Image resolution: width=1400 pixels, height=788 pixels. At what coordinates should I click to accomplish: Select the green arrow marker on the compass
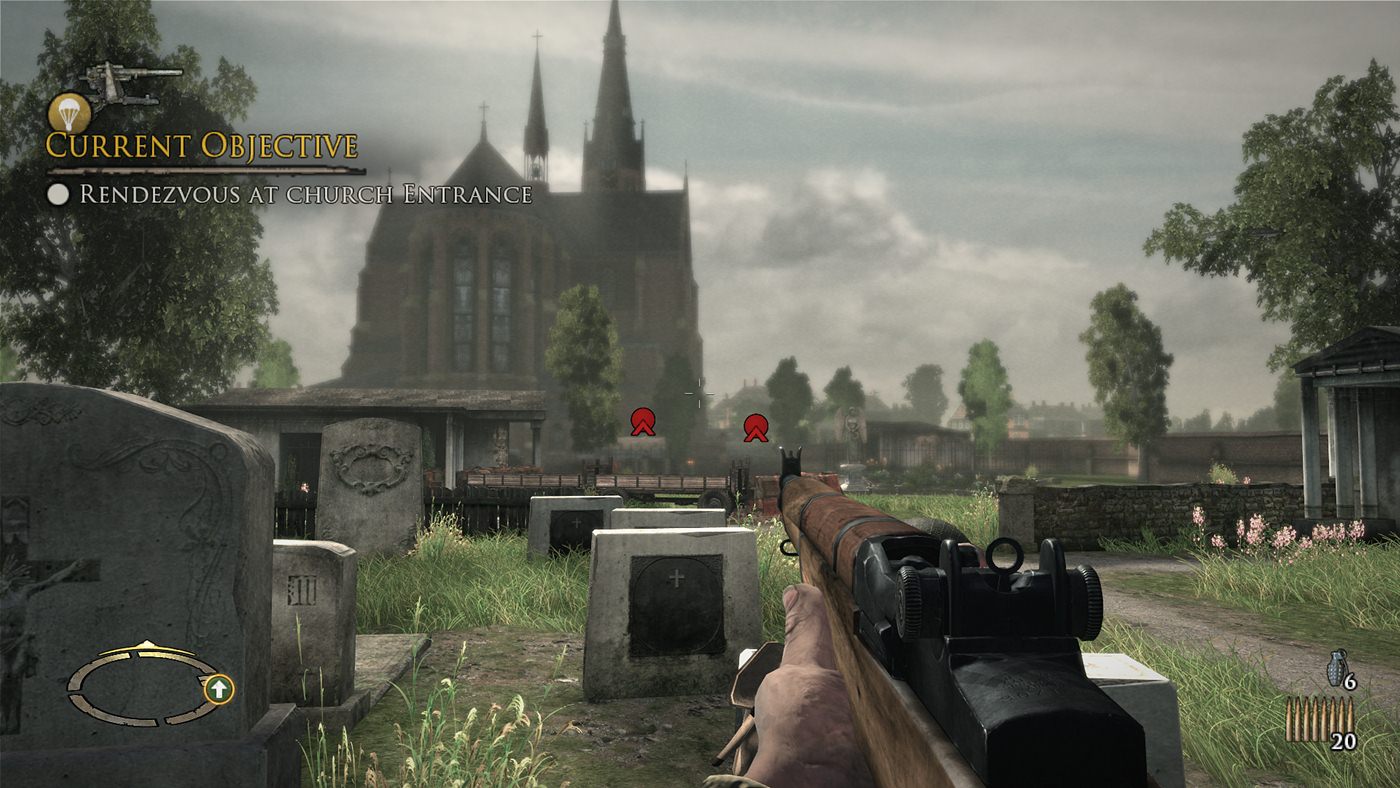[x=220, y=688]
